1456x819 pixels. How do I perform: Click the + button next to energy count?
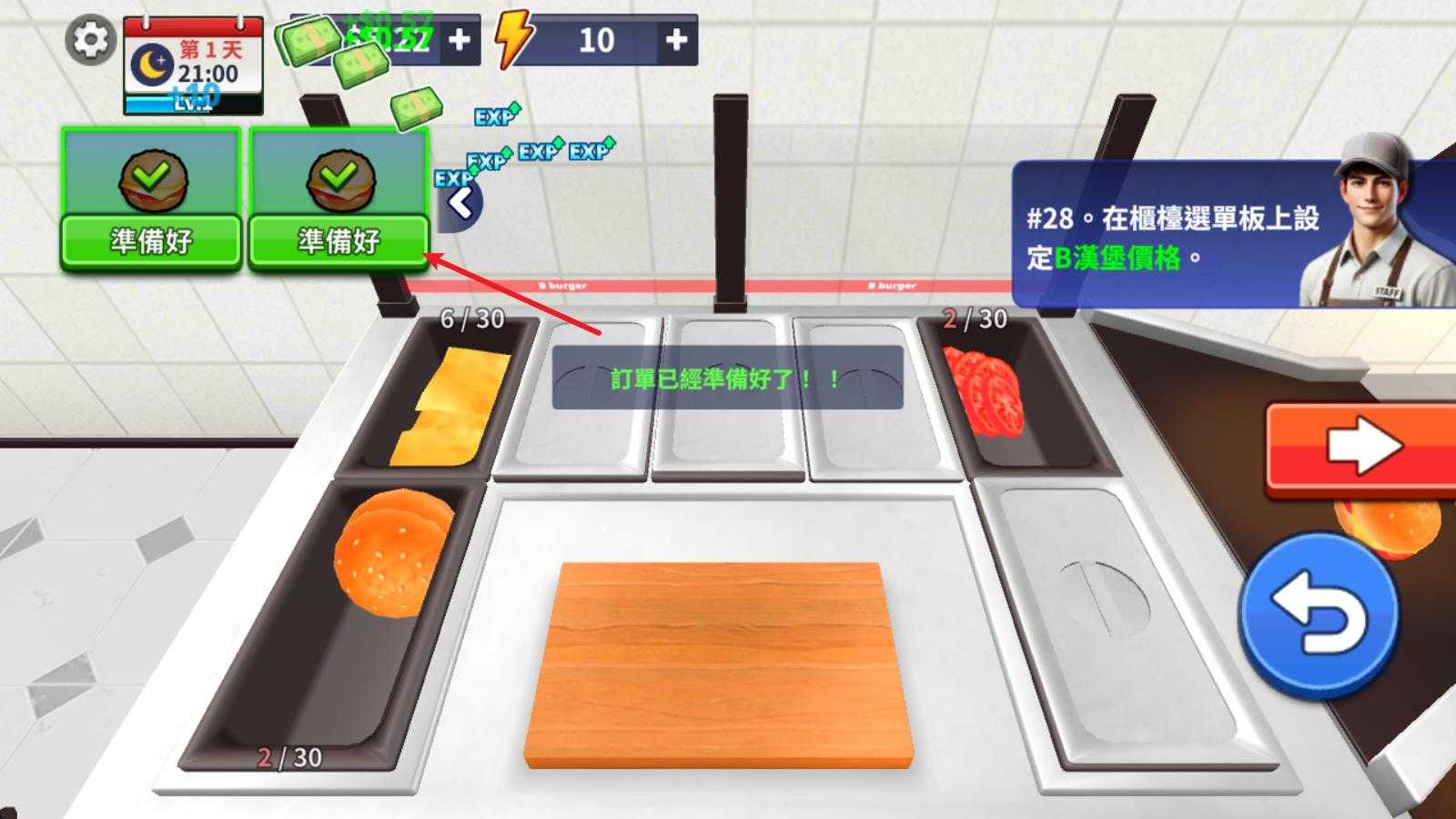677,40
